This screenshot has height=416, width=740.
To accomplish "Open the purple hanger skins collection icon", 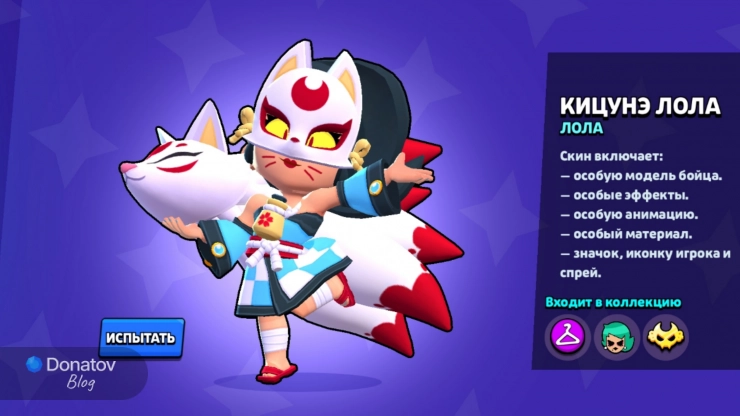I will 566,335.
